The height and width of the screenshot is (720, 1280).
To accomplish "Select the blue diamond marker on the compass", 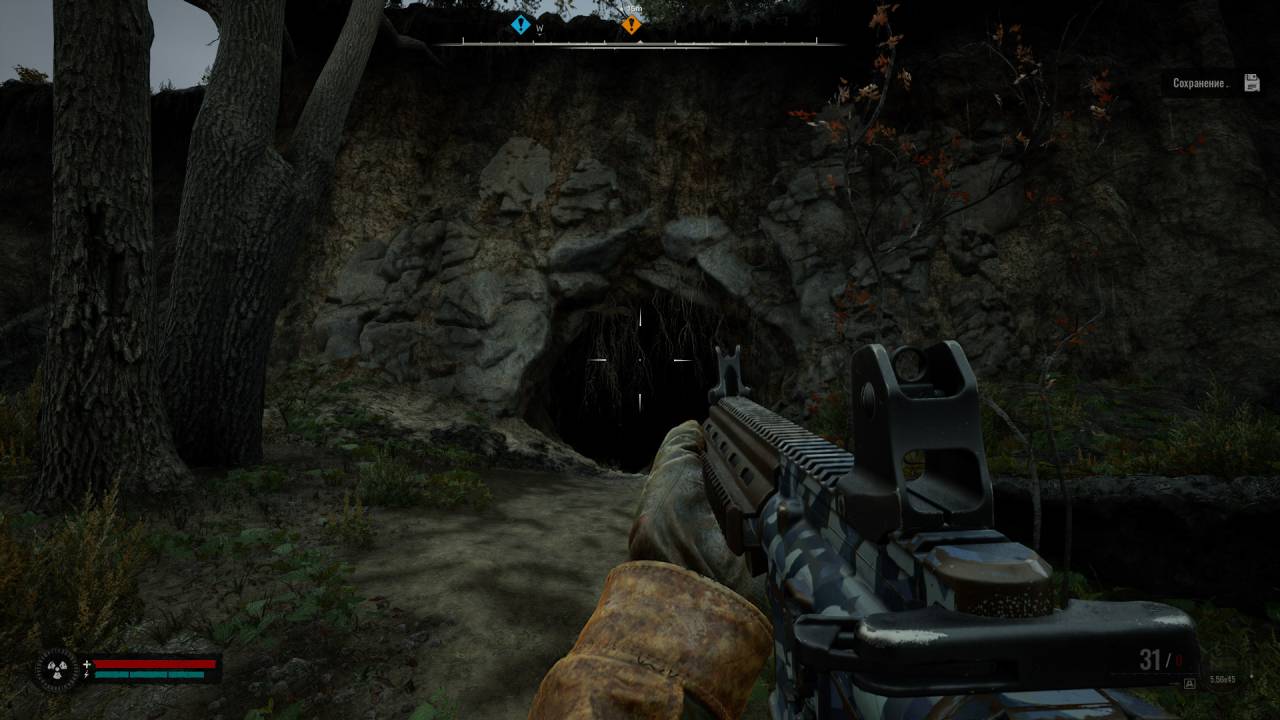I will [520, 25].
